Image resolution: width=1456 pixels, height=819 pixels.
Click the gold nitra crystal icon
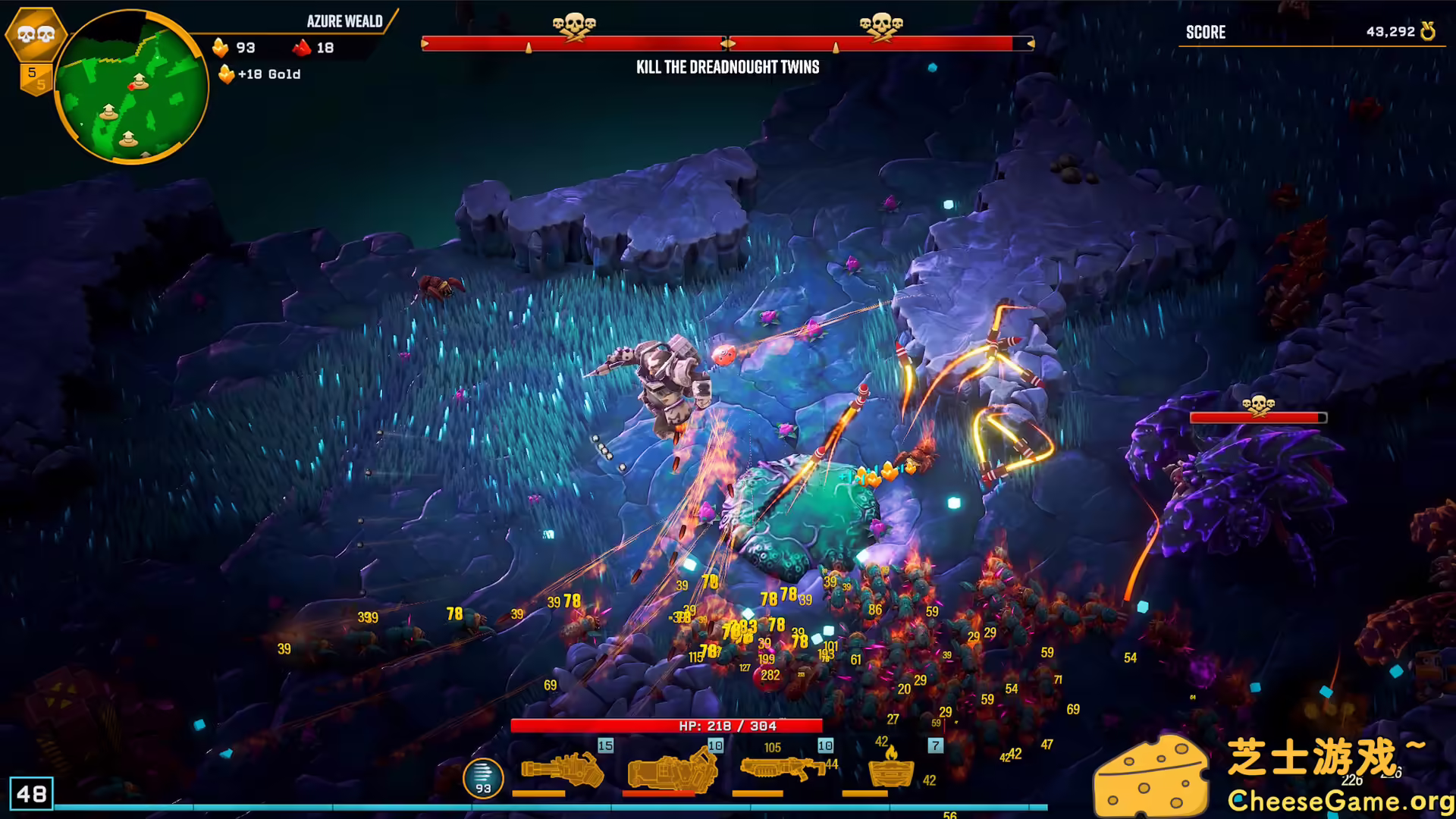point(221,46)
